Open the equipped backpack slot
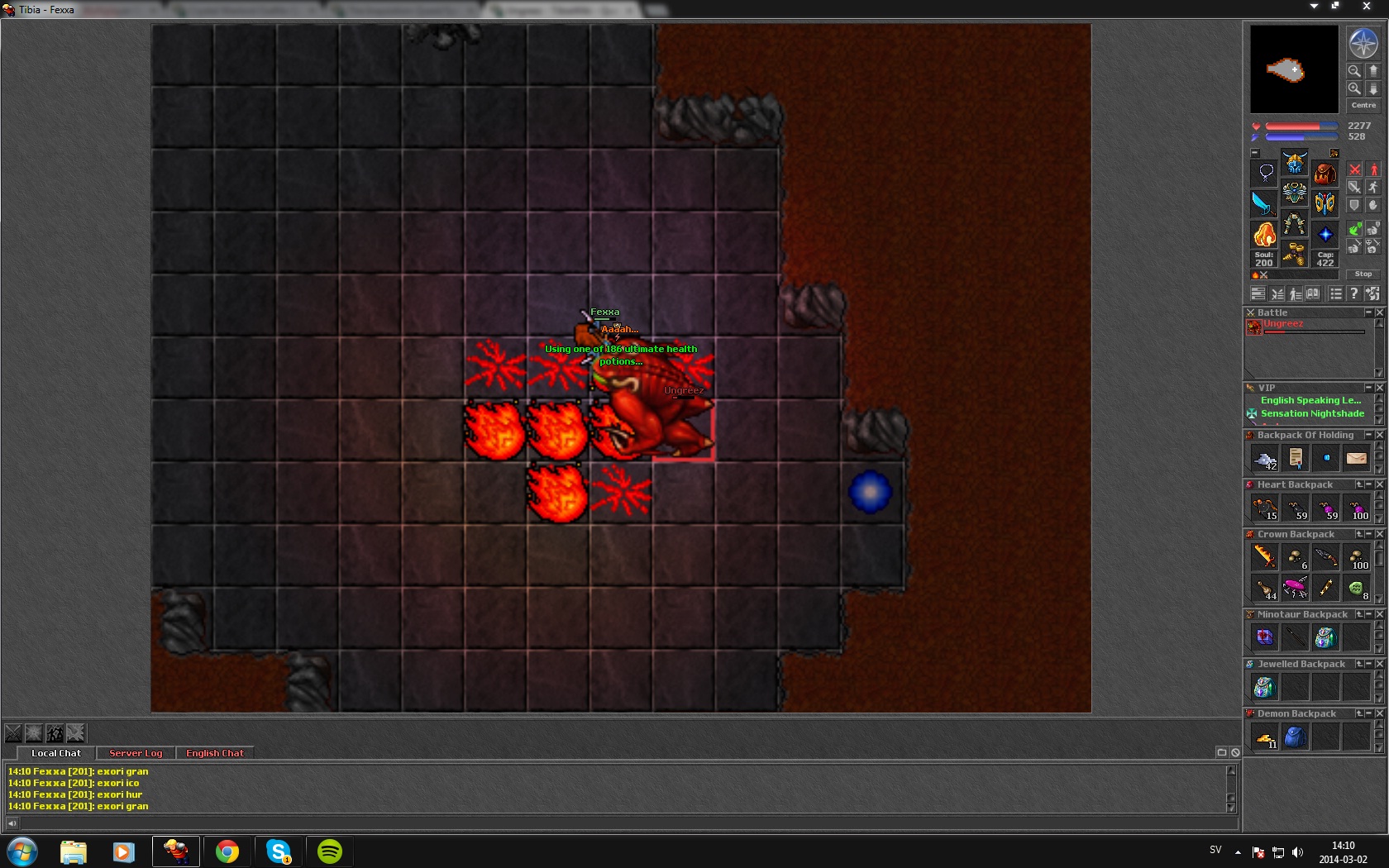This screenshot has height=868, width=1389. click(x=1325, y=173)
